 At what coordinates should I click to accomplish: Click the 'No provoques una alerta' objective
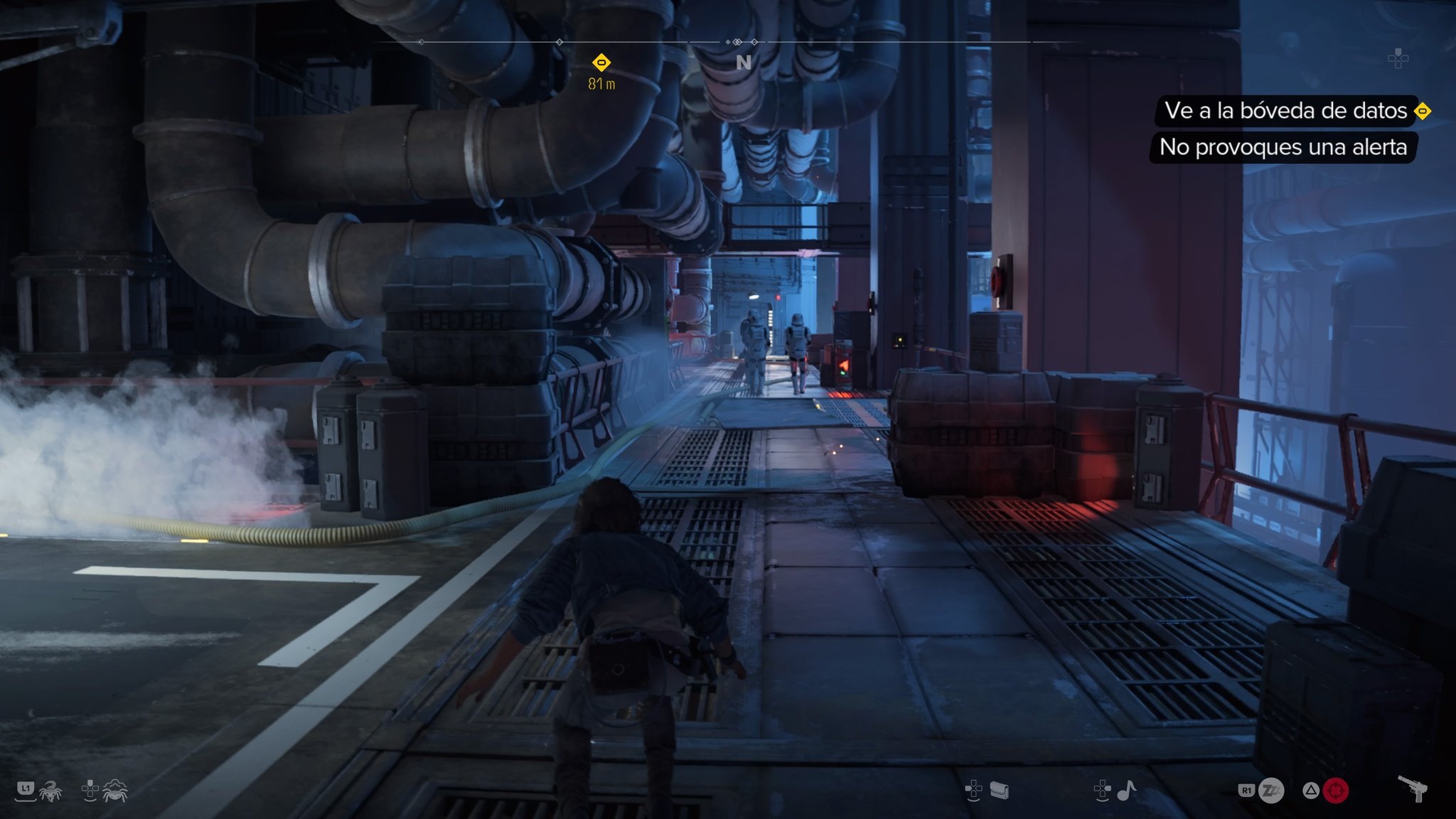pos(1283,147)
